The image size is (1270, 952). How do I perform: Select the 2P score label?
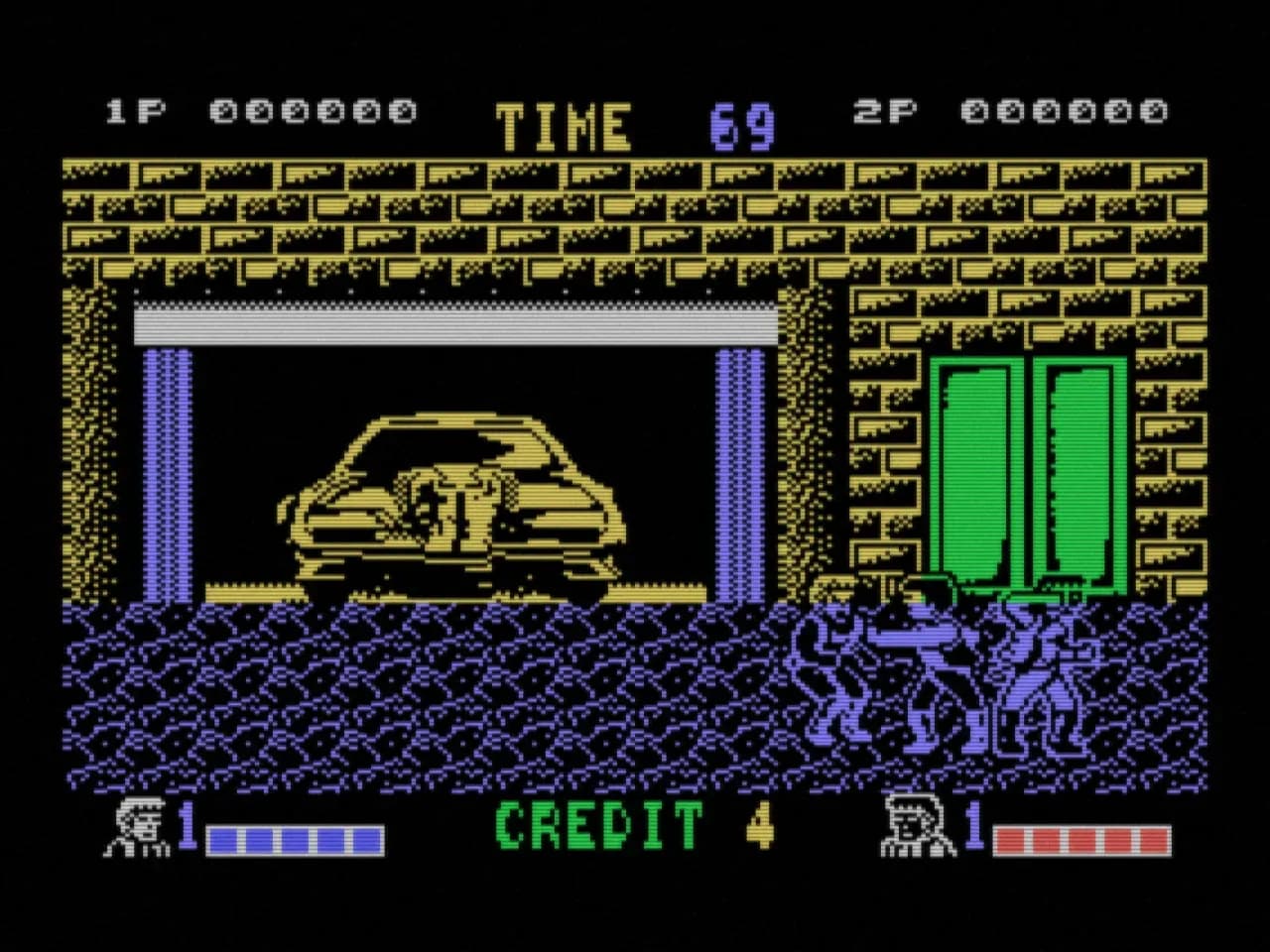pos(883,109)
